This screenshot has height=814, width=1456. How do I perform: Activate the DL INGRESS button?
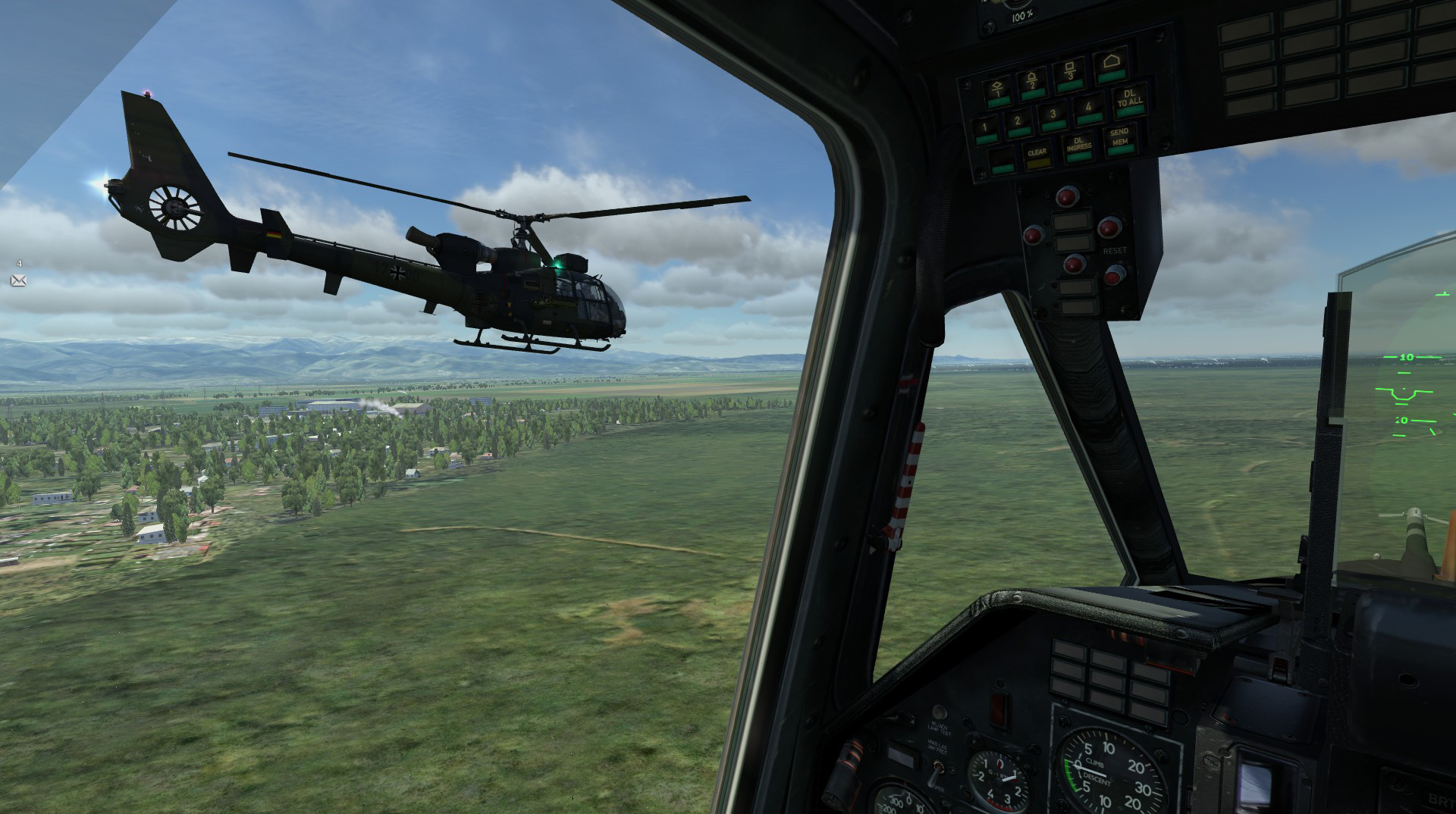pyautogui.click(x=1078, y=146)
